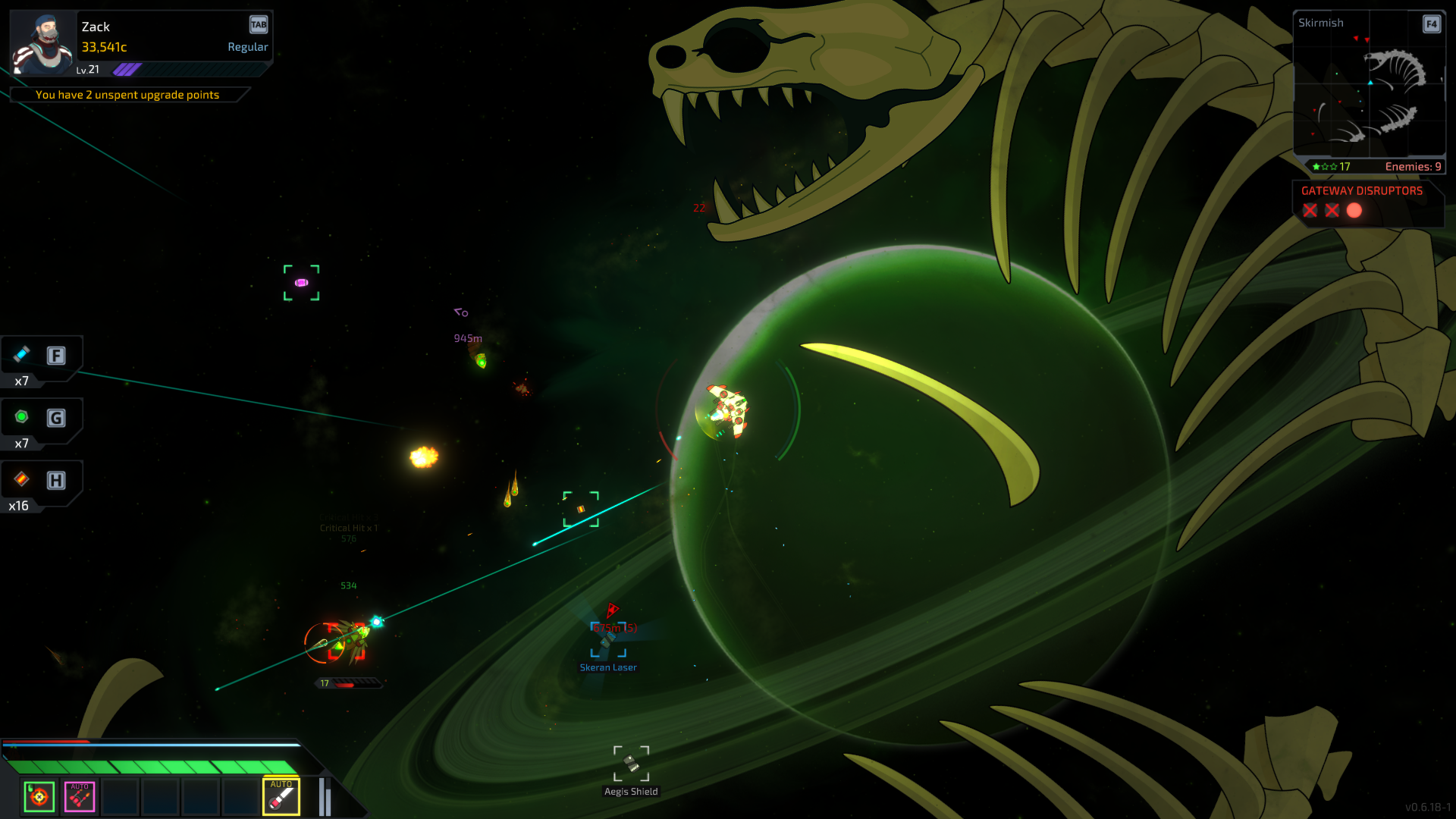The height and width of the screenshot is (819, 1456).
Task: Expand the Gateway Disruptors panel header
Action: pos(1360,191)
